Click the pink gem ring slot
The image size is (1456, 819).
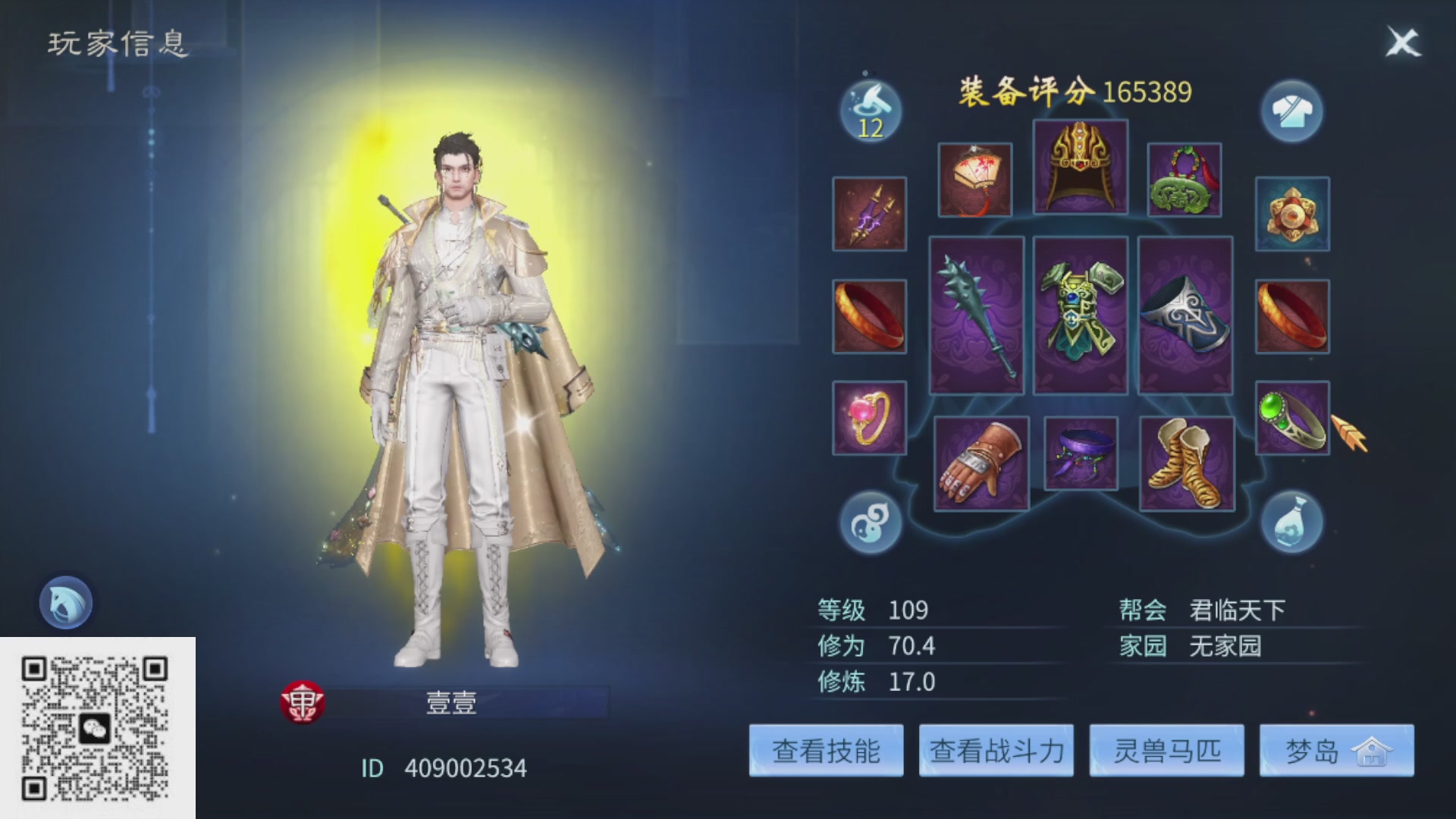click(x=870, y=417)
